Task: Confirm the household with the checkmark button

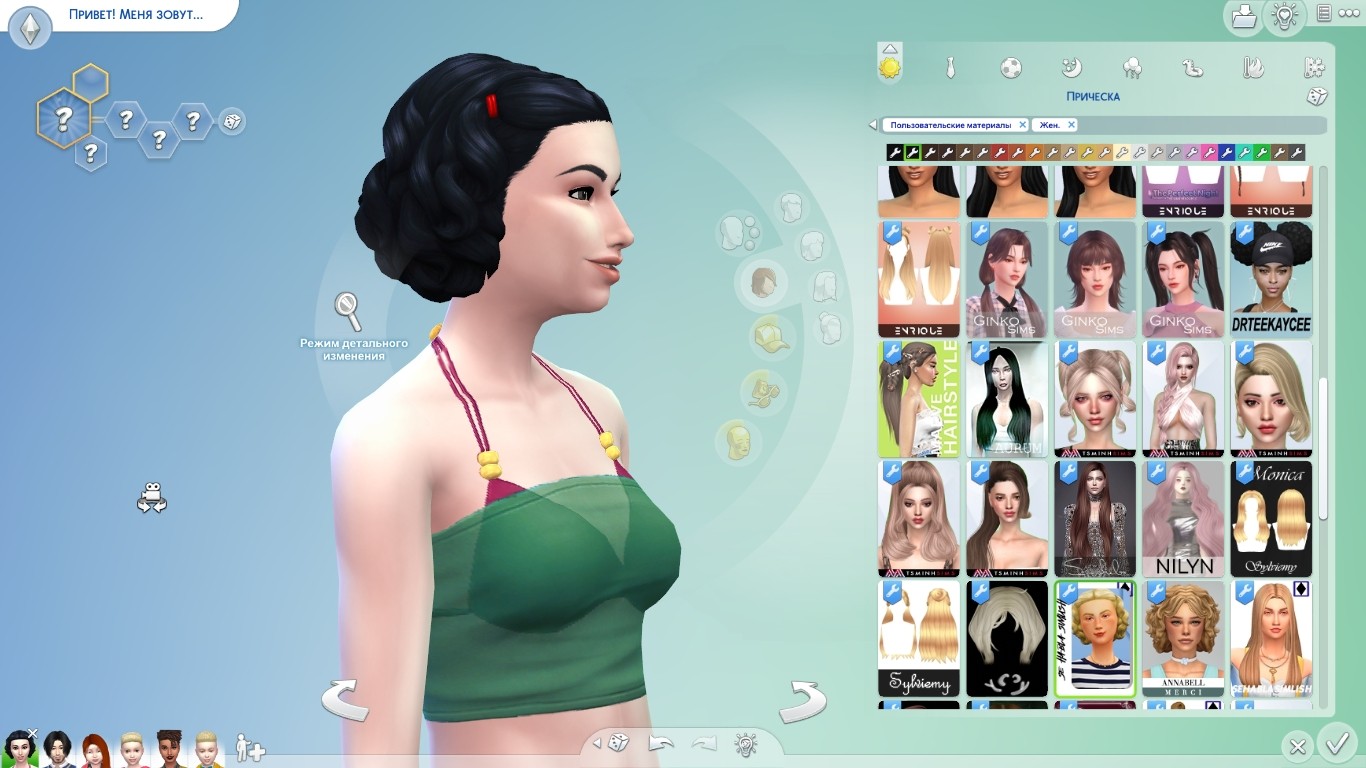Action: [x=1335, y=744]
